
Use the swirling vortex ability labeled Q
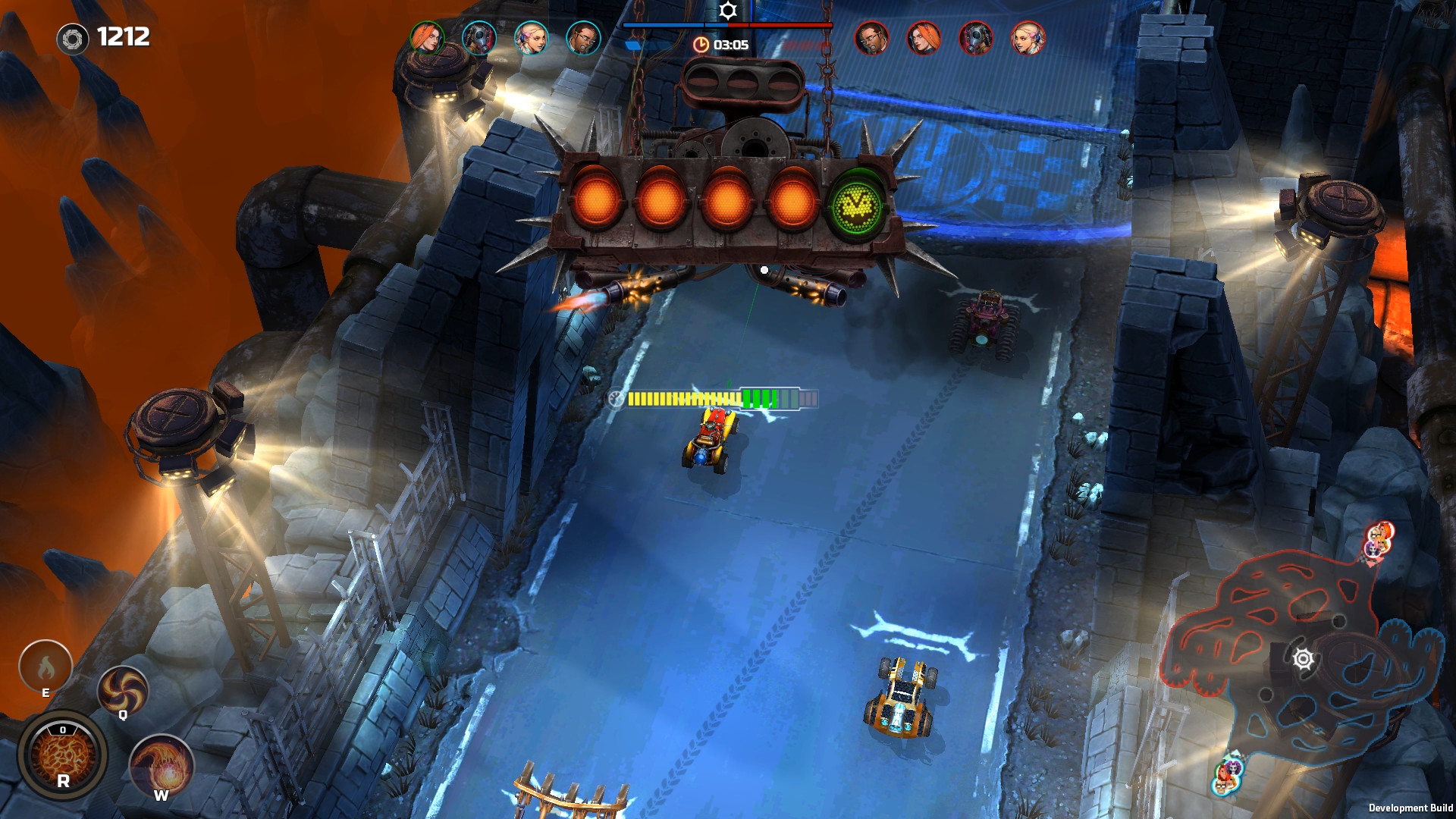(122, 690)
